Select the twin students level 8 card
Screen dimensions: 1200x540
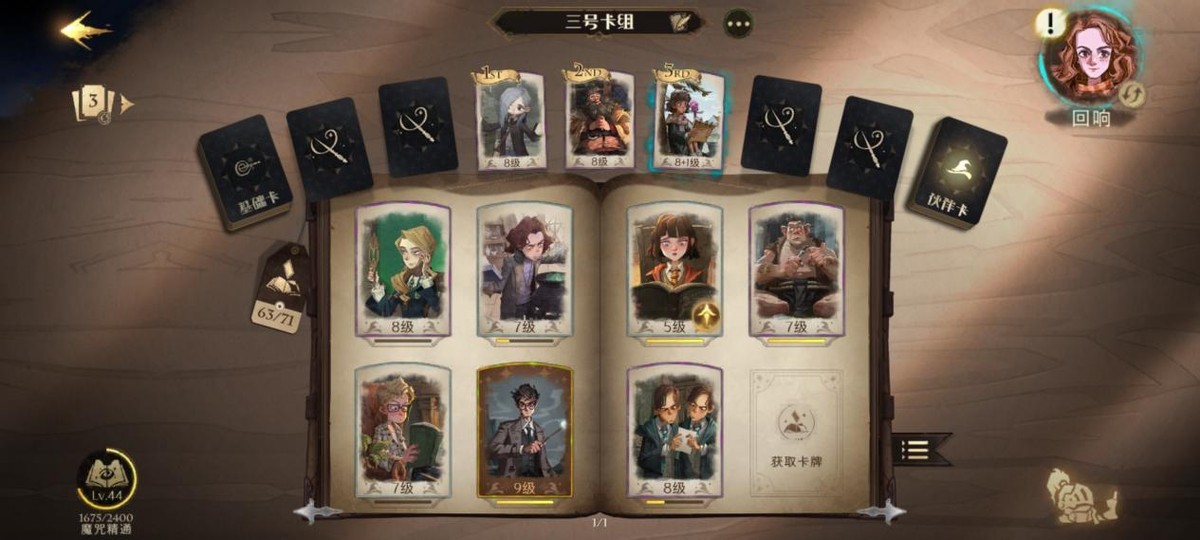pos(674,430)
